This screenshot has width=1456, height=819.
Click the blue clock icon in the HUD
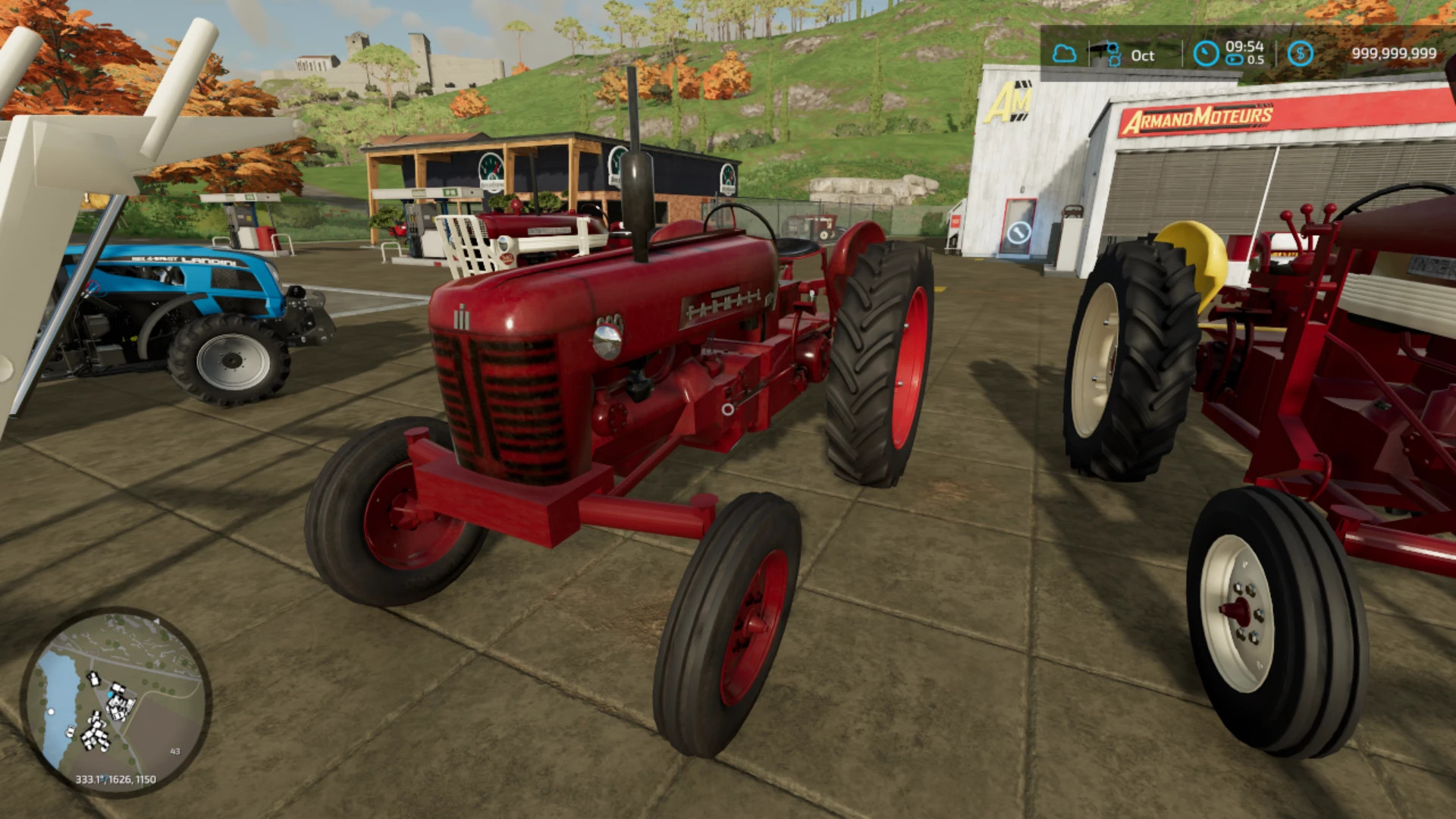coord(1206,53)
